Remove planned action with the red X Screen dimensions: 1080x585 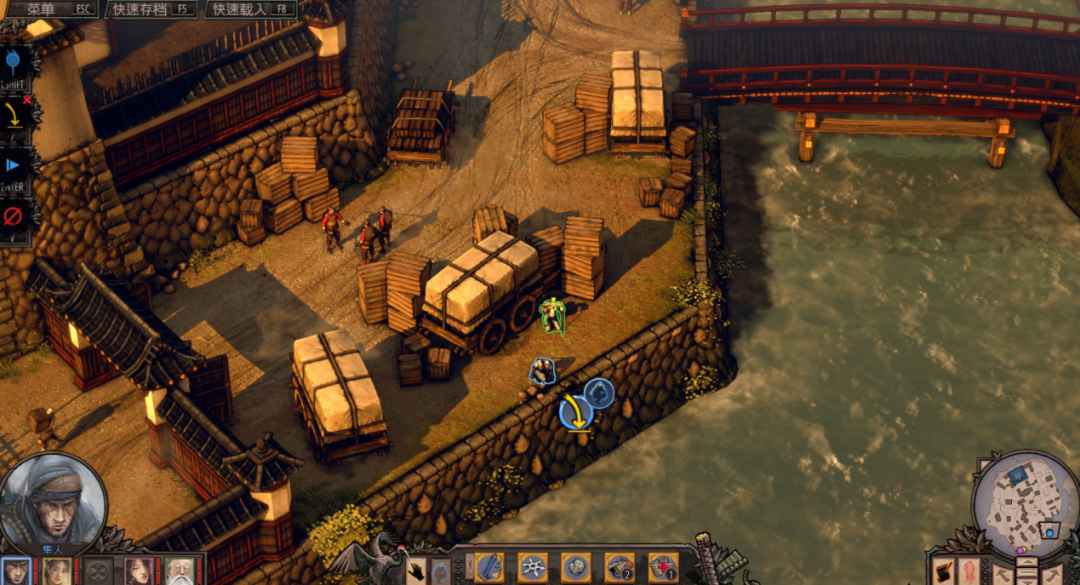(x=26, y=100)
